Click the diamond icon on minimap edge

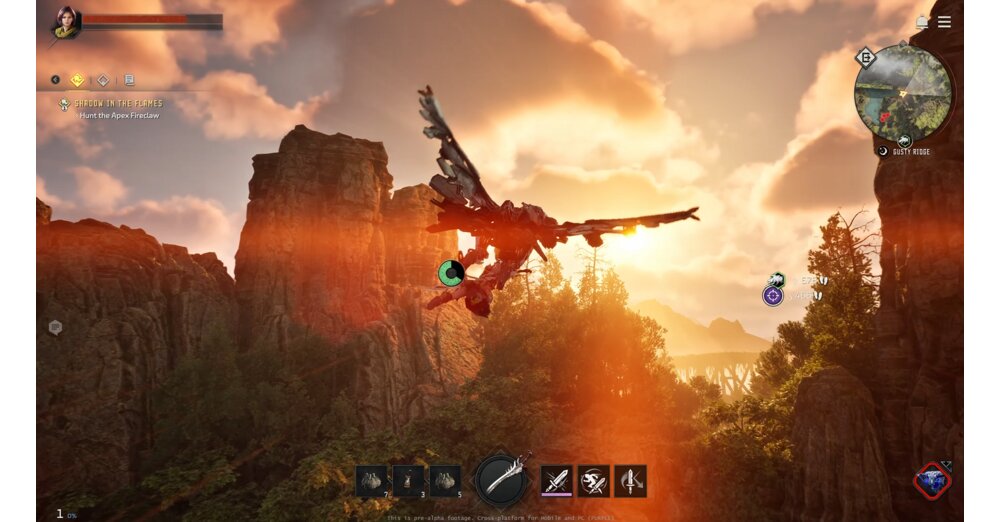coord(866,59)
